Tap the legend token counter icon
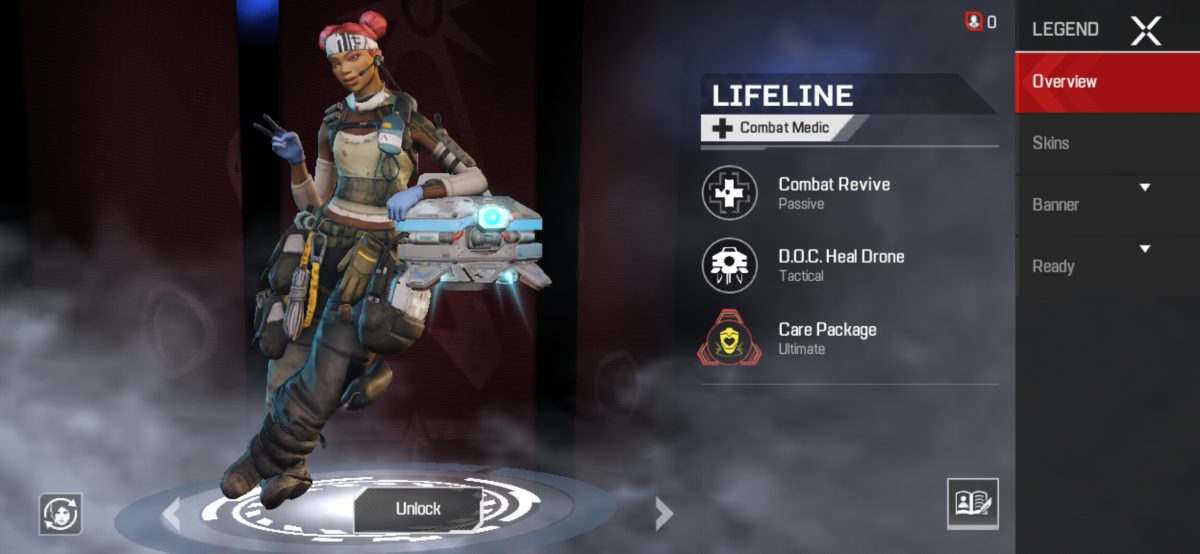1200x554 pixels. click(x=973, y=21)
